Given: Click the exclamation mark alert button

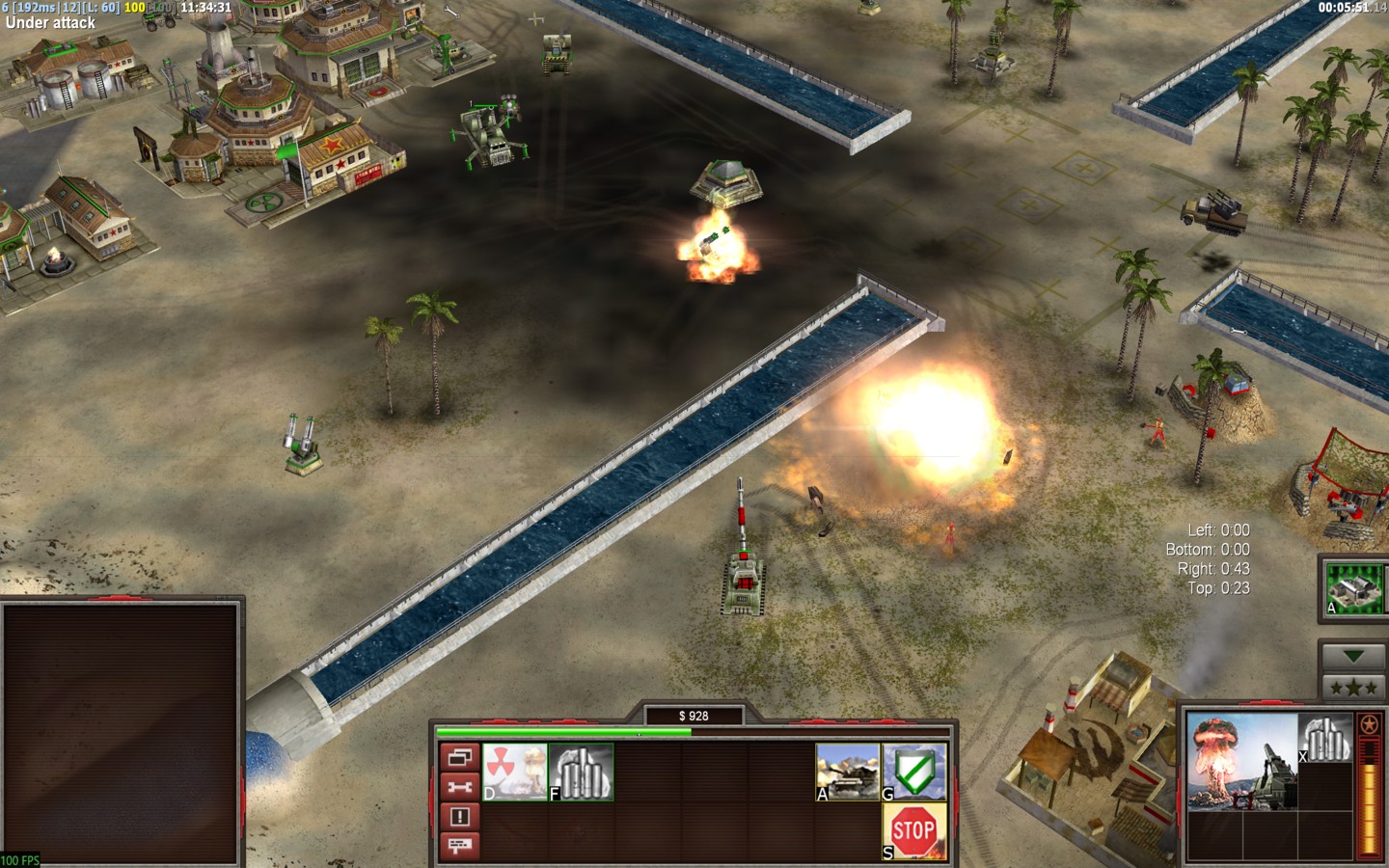Looking at the screenshot, I should click(x=459, y=817).
